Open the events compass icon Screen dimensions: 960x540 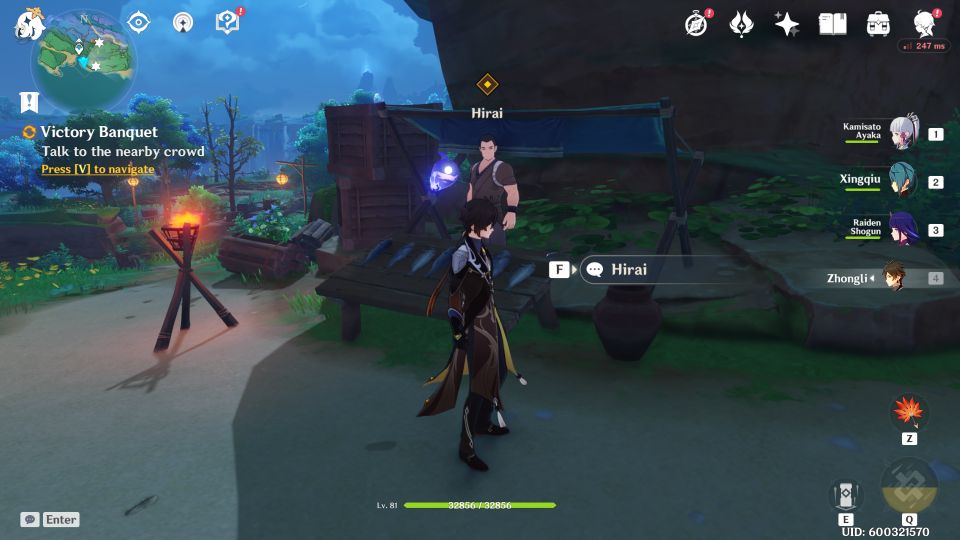pos(697,24)
